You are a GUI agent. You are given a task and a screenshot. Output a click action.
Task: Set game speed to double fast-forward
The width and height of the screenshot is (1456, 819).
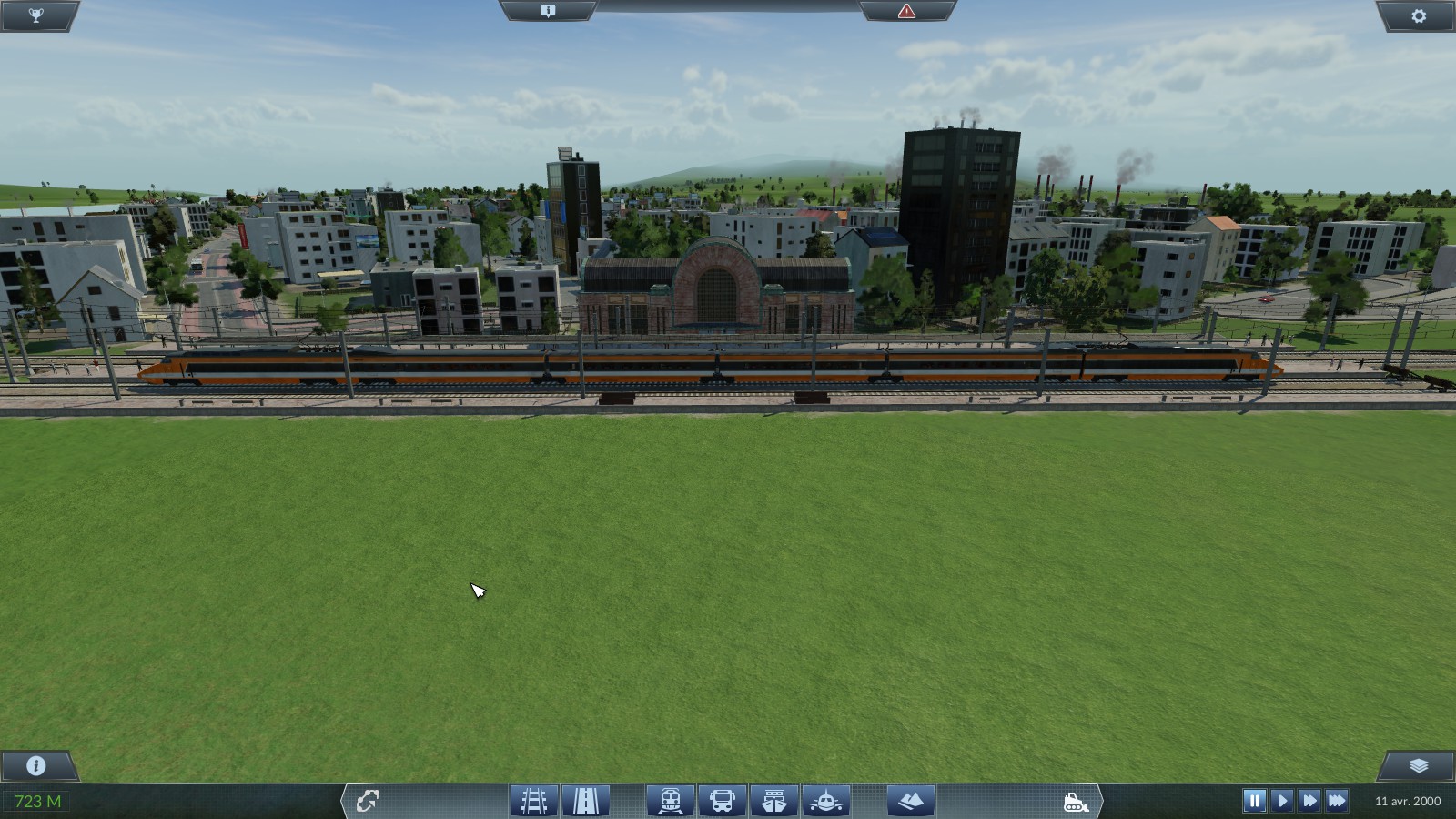[x=1309, y=801]
